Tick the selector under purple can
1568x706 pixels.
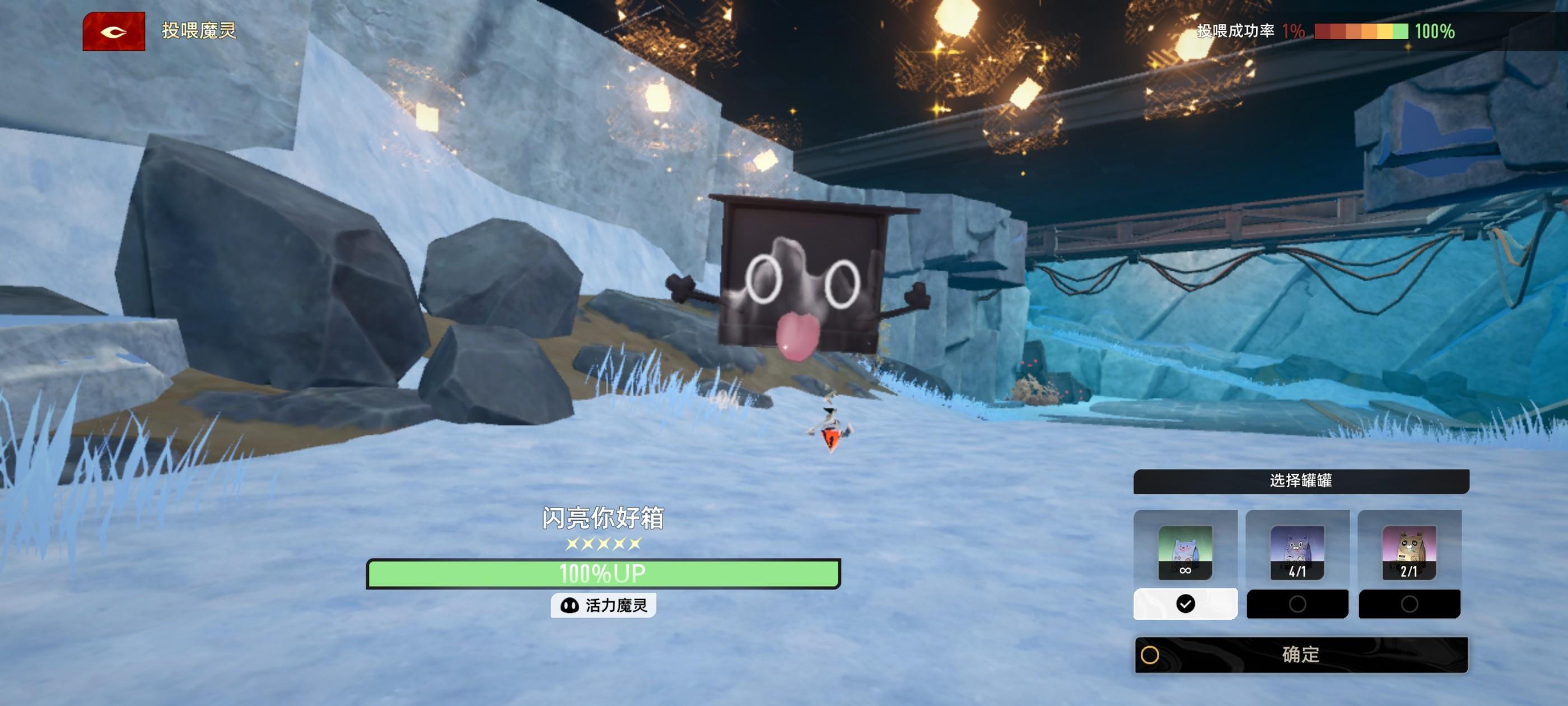(1297, 604)
